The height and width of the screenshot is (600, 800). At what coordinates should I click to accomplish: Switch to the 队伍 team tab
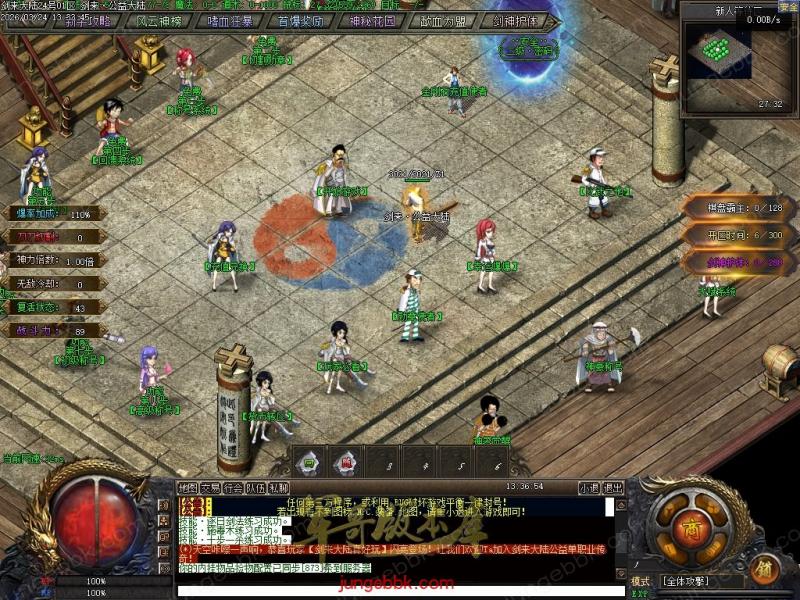click(255, 488)
